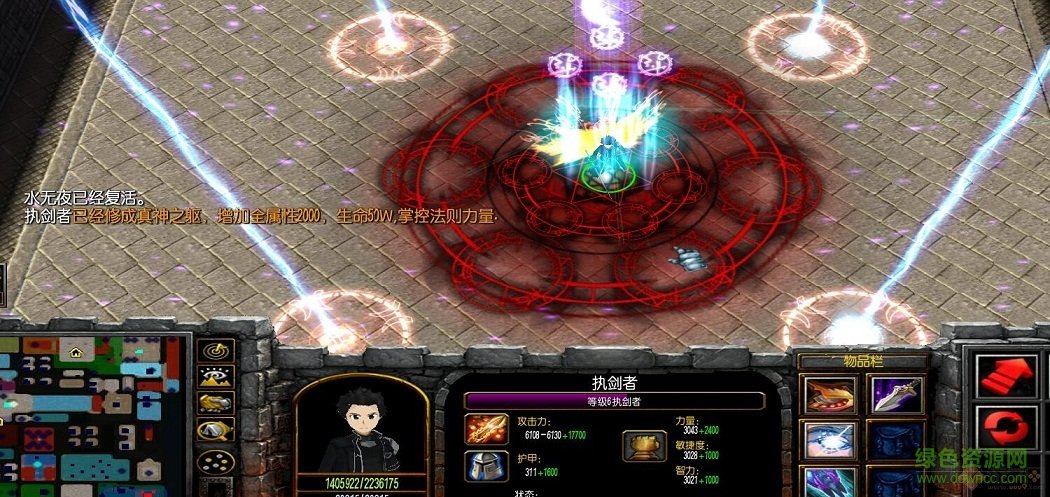
Task: Select the glowing blue eye inventory item
Action: point(830,438)
